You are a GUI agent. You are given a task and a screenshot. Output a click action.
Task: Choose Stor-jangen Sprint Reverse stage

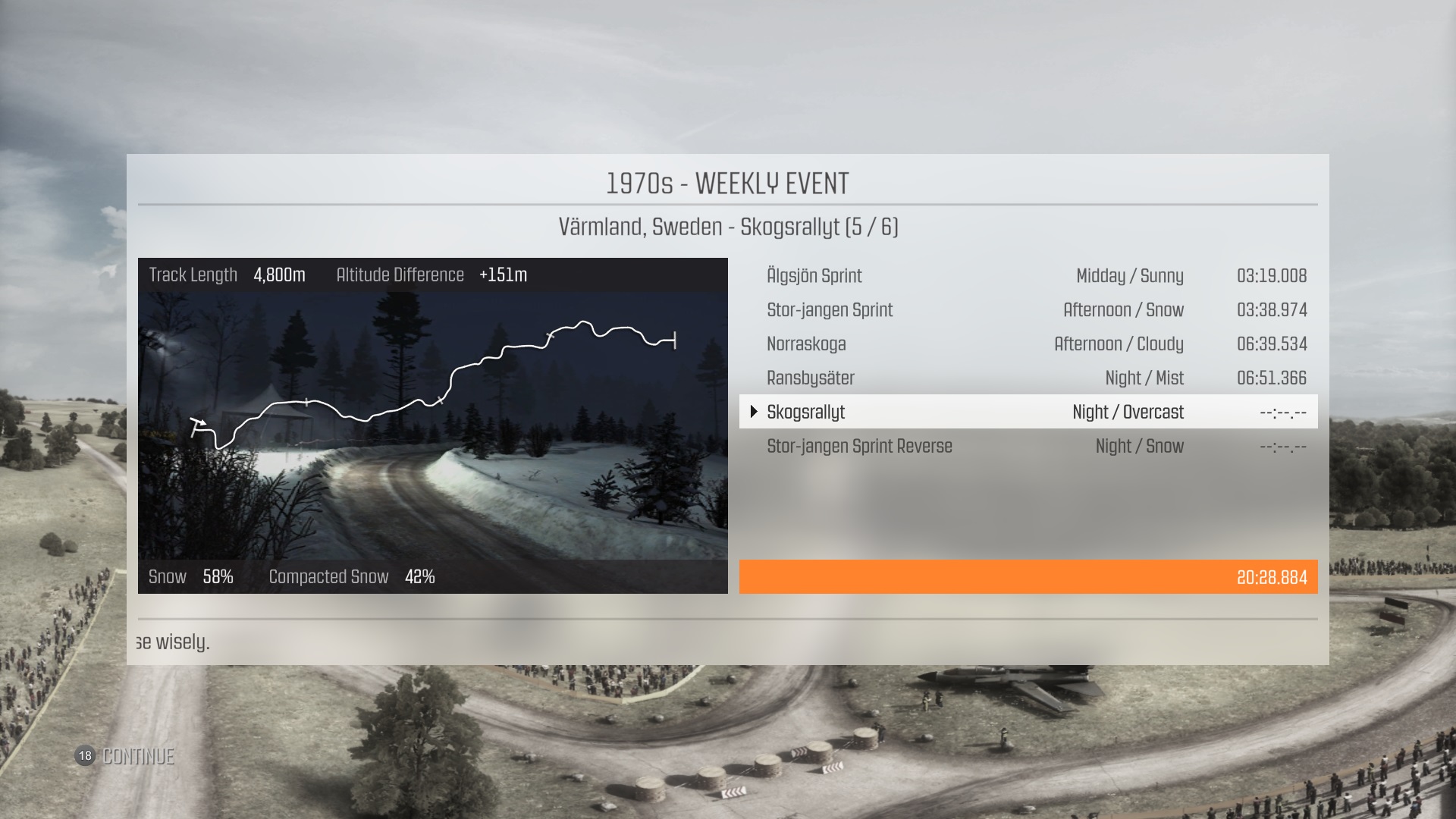point(1028,447)
